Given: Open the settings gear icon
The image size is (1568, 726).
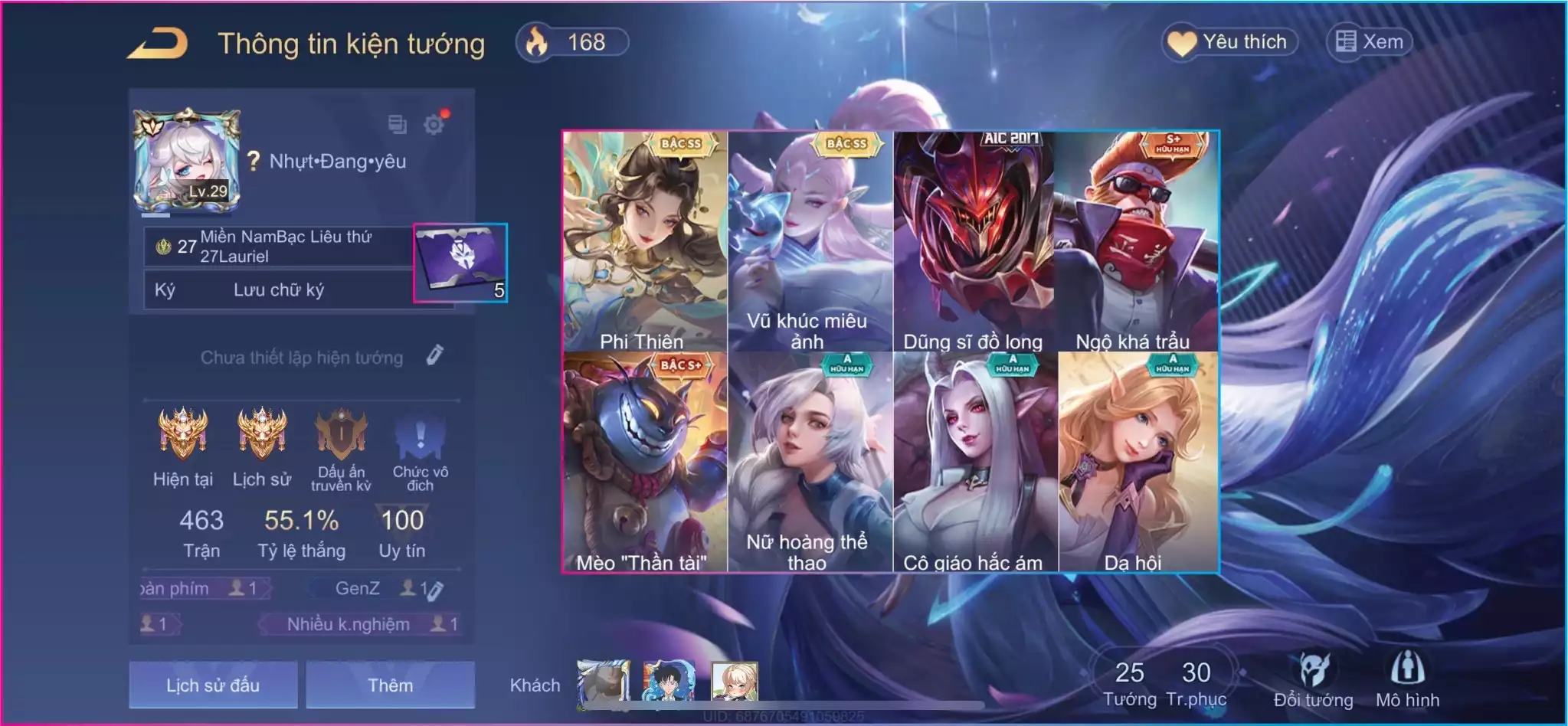Looking at the screenshot, I should point(434,124).
